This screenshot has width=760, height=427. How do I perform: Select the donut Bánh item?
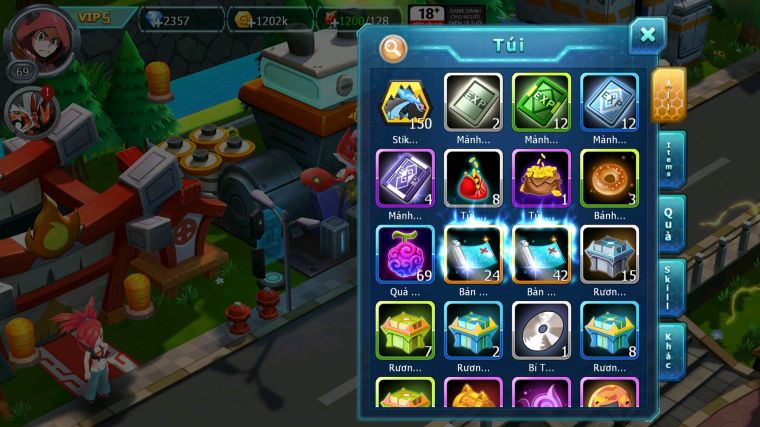tap(609, 178)
